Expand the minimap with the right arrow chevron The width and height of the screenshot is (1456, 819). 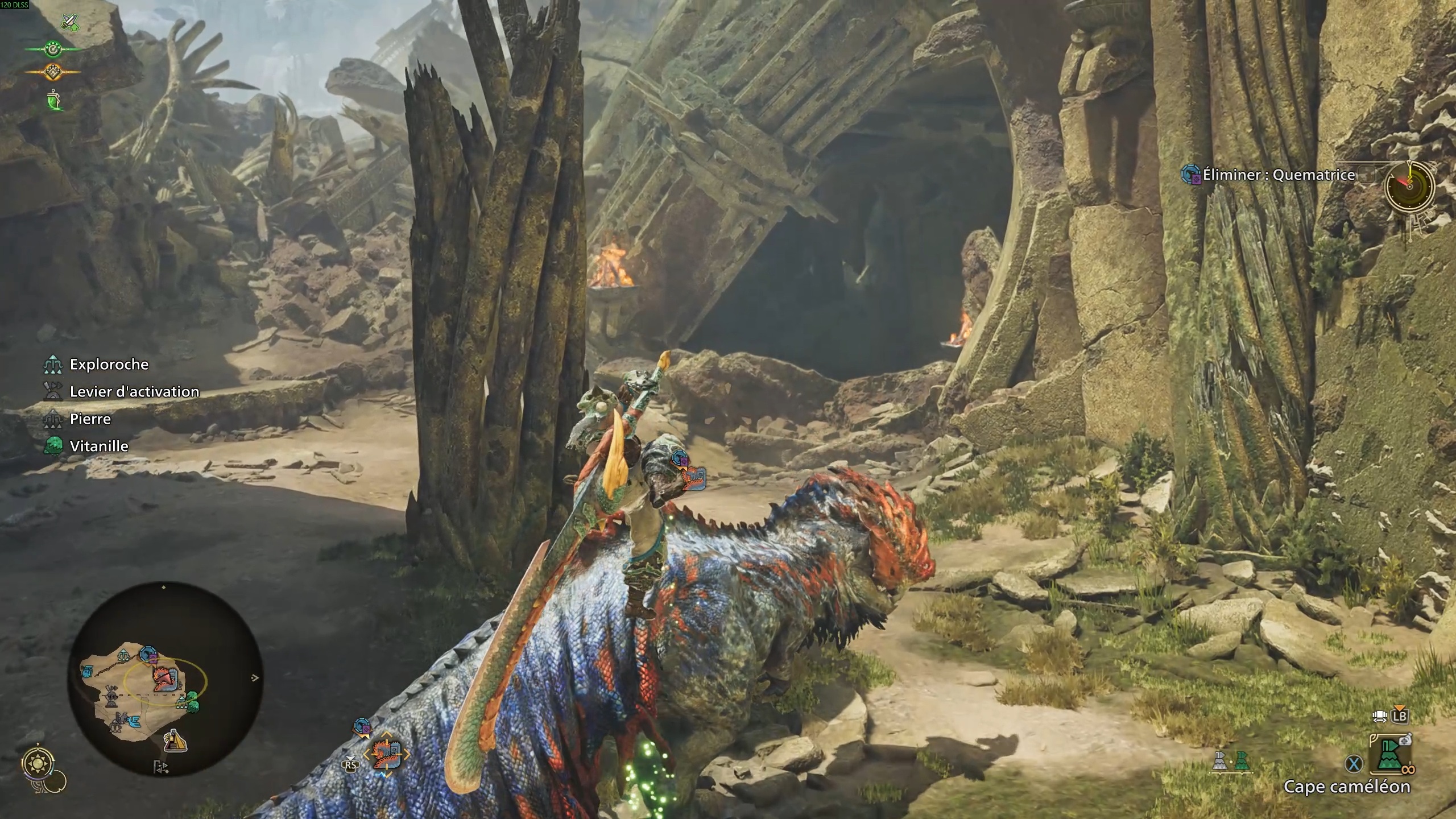255,677
